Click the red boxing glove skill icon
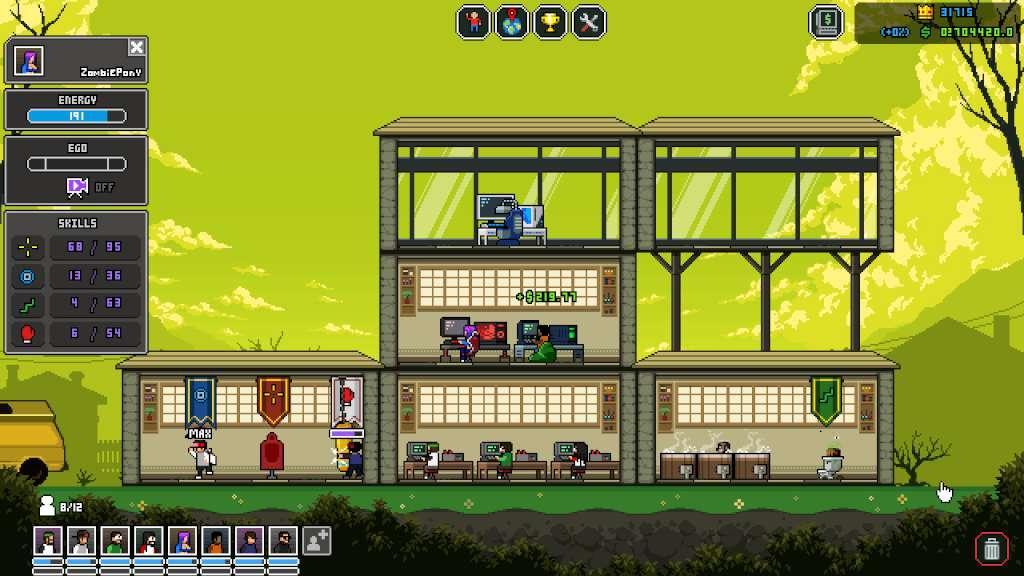This screenshot has width=1024, height=576. click(x=27, y=333)
